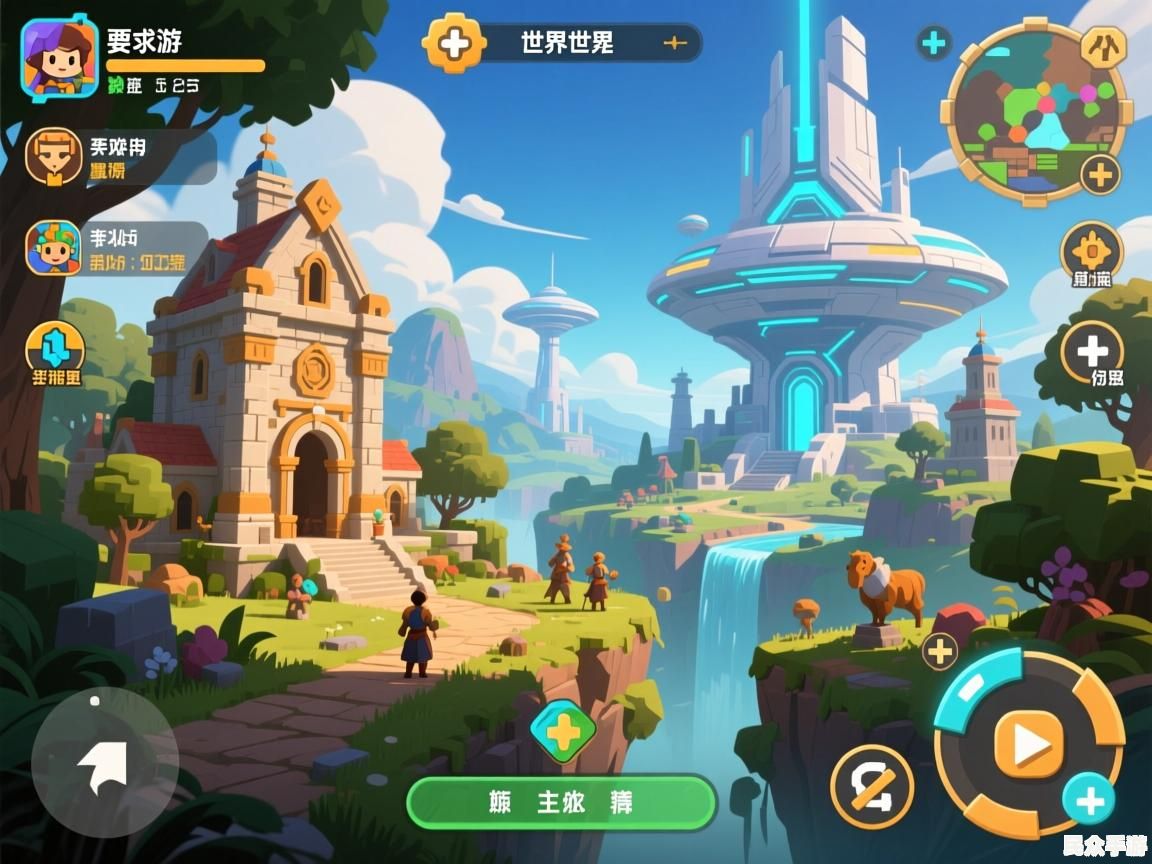Click the yellow badge atop the minimap
This screenshot has width=1152, height=864.
pyautogui.click(x=1104, y=46)
